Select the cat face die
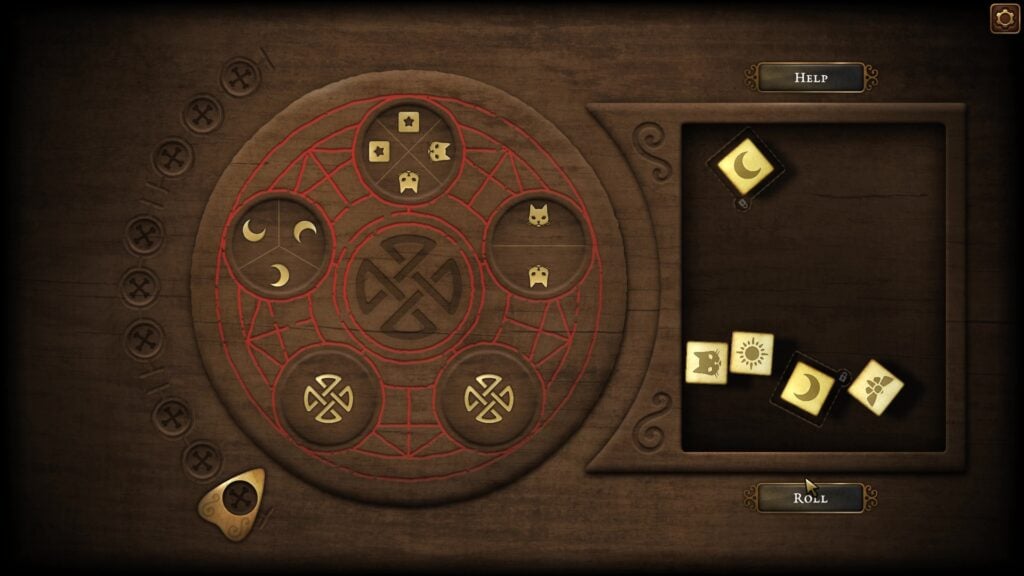The image size is (1024, 576). coord(706,362)
